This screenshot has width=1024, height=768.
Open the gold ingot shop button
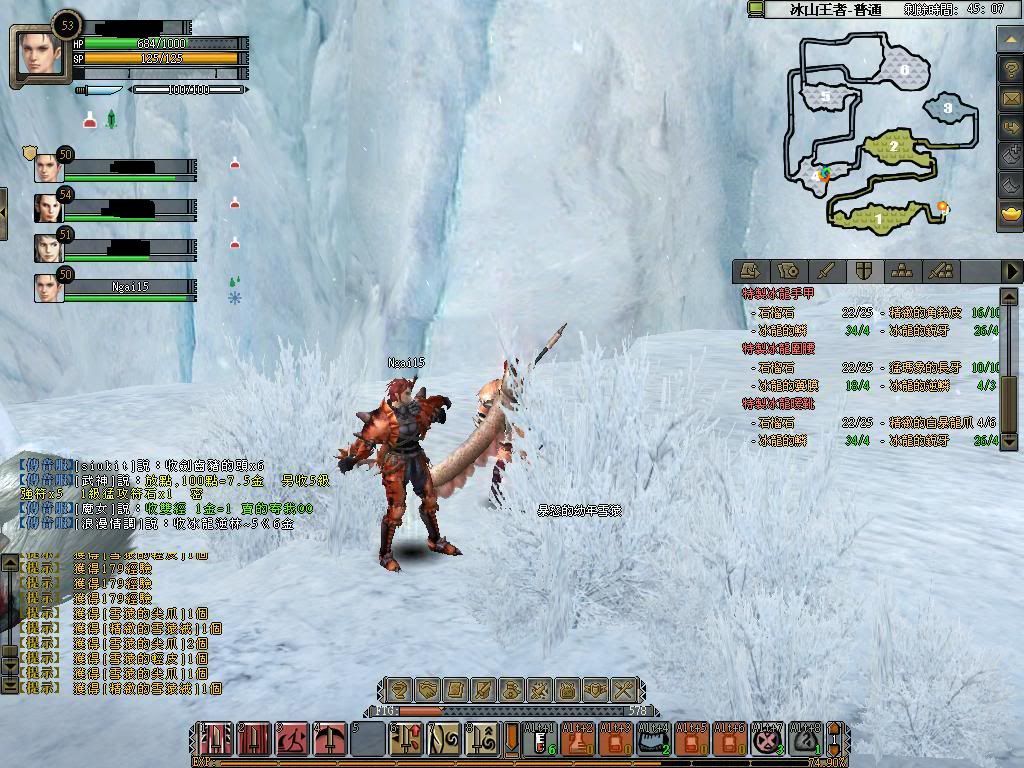click(x=1010, y=213)
